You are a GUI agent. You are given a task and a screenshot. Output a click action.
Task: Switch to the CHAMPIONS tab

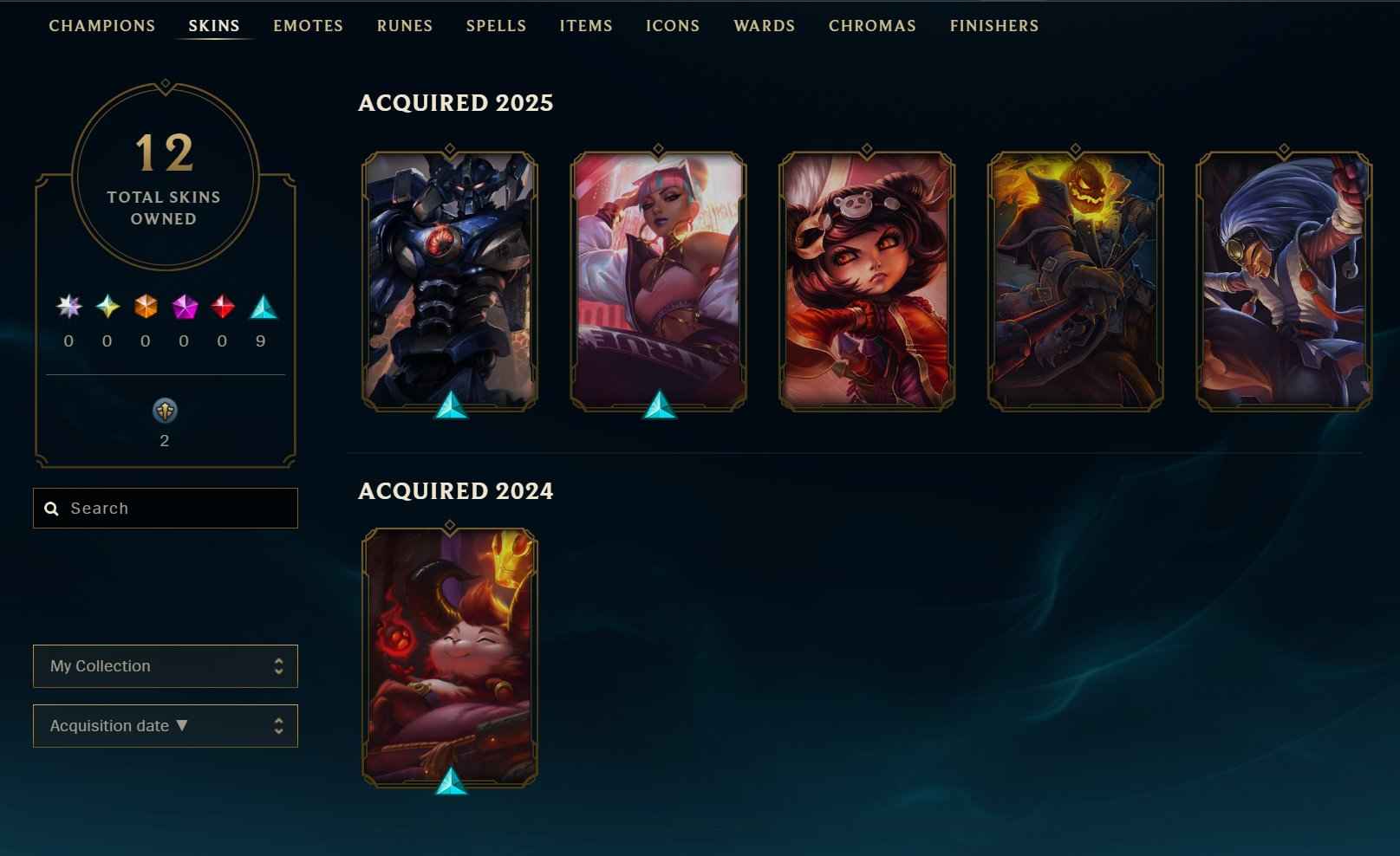102,26
